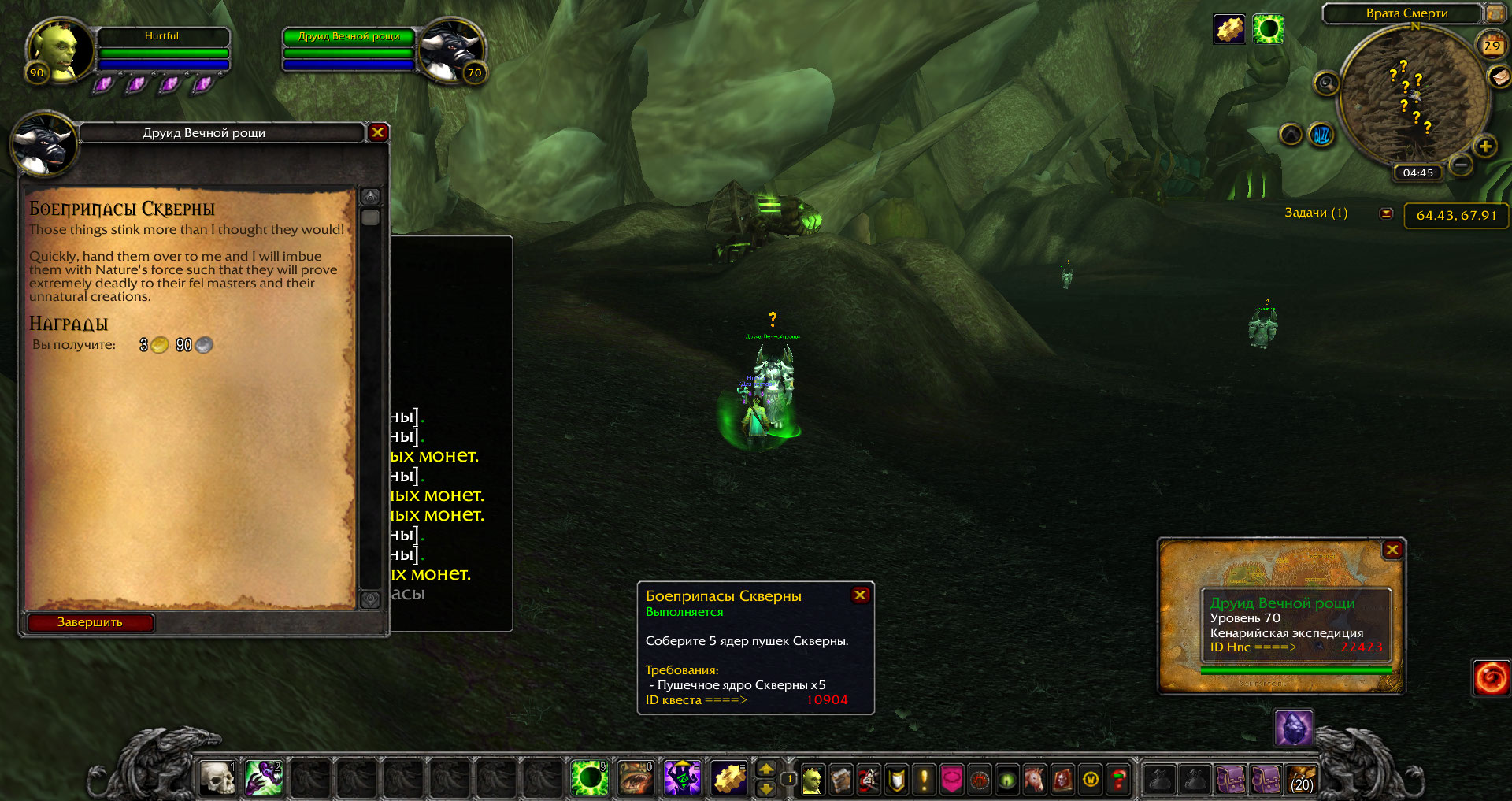1512x801 pixels.
Task: Click the Завершить button to complete quest
Action: [90, 622]
